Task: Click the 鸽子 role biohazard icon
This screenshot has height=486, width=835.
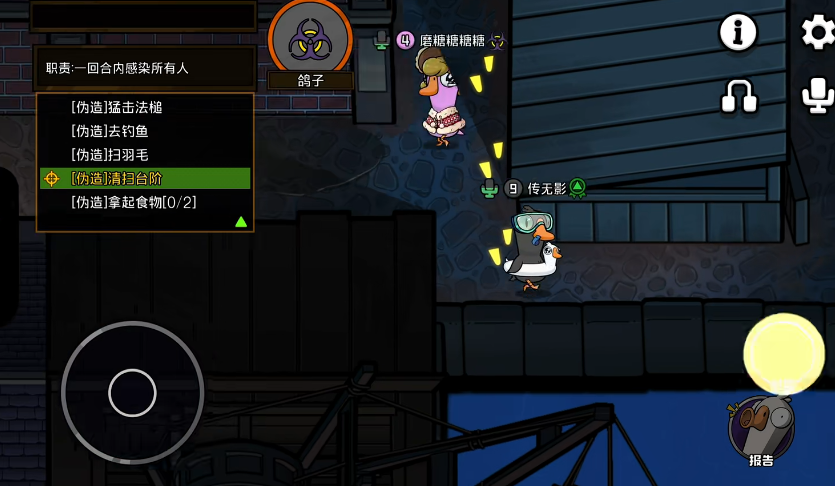Action: [310, 40]
